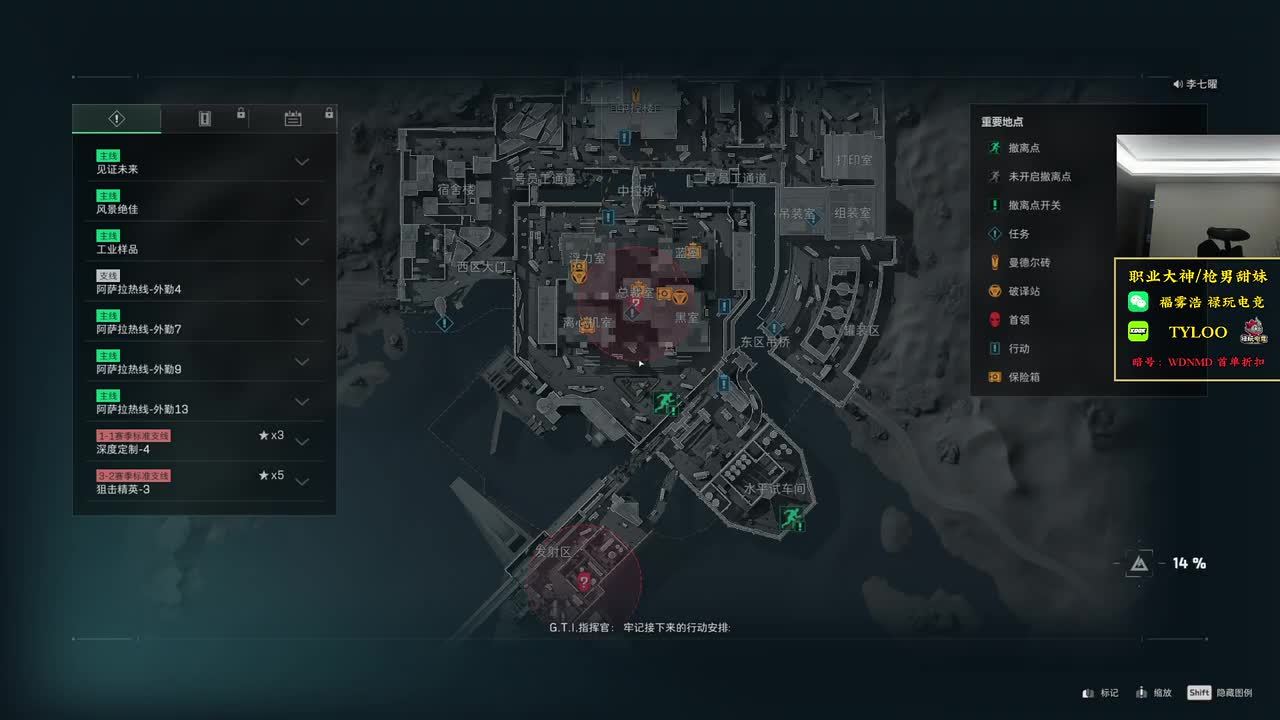The width and height of the screenshot is (1280, 720).
Task: Toggle 曼德尔砖 legend entry
Action: (x=1028, y=262)
